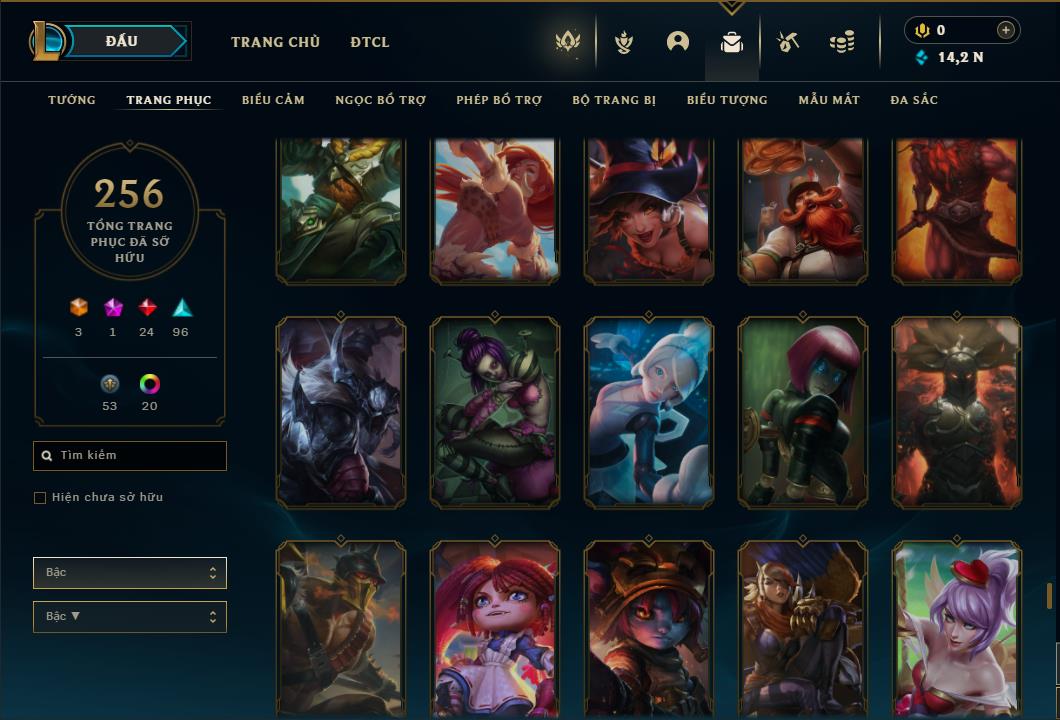Open the Bậc dropdown without arrow symbol
1060x720 pixels.
pyautogui.click(x=130, y=573)
